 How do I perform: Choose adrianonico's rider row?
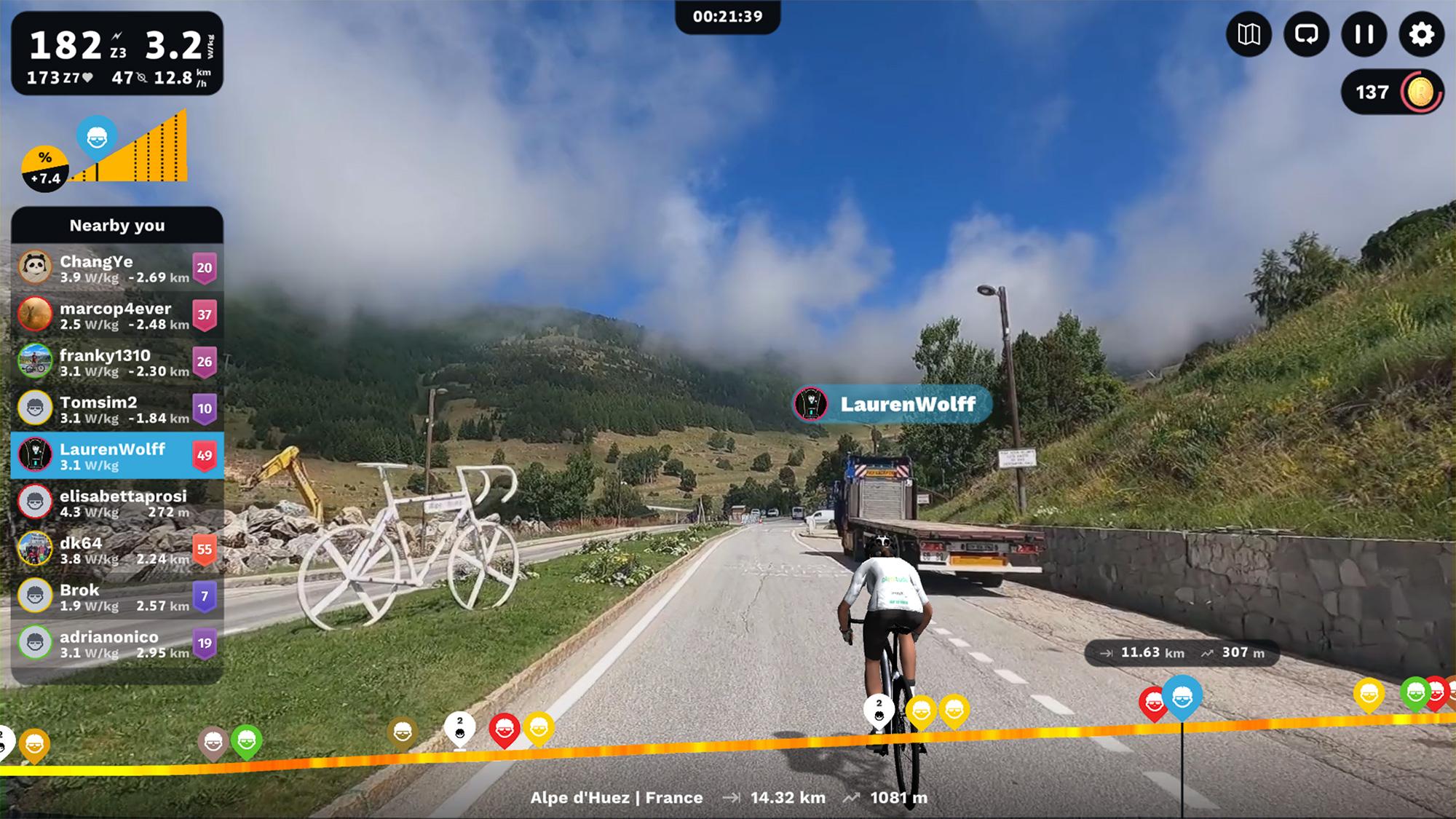point(116,644)
